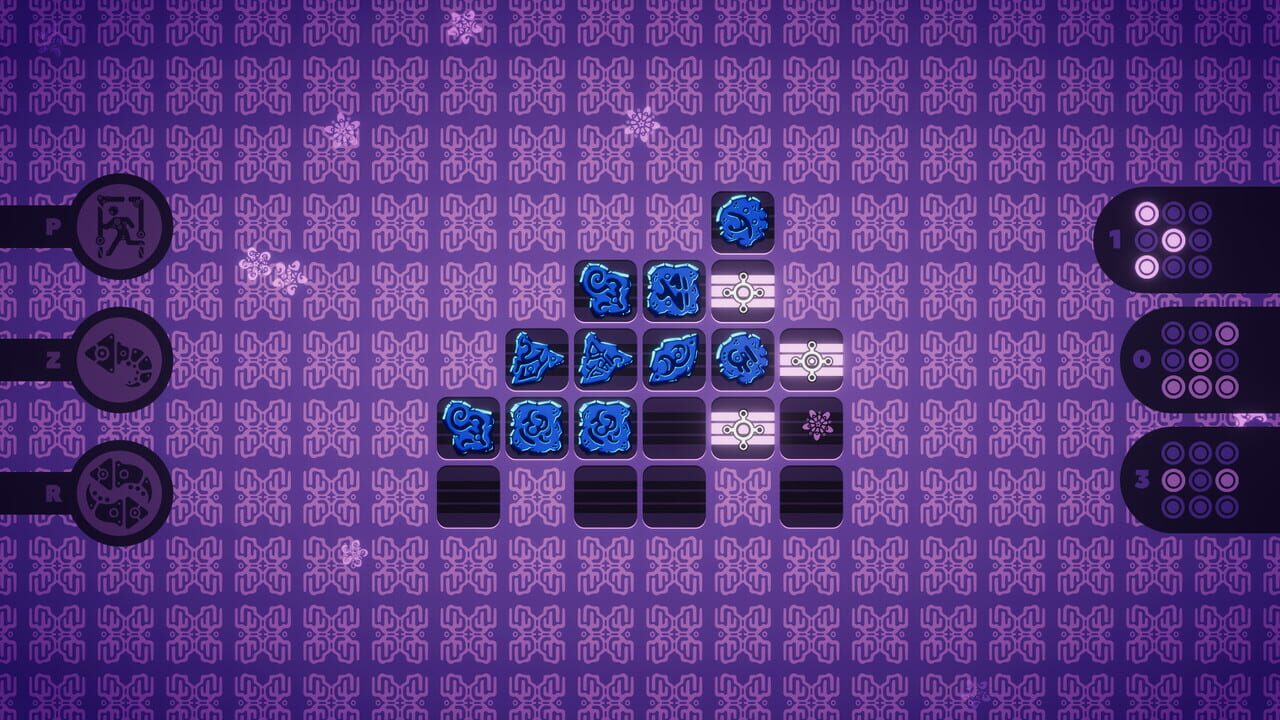Select the blue arrow glyph tile in the third row
Image resolution: width=1280 pixels, height=720 pixels.
[x=607, y=360]
